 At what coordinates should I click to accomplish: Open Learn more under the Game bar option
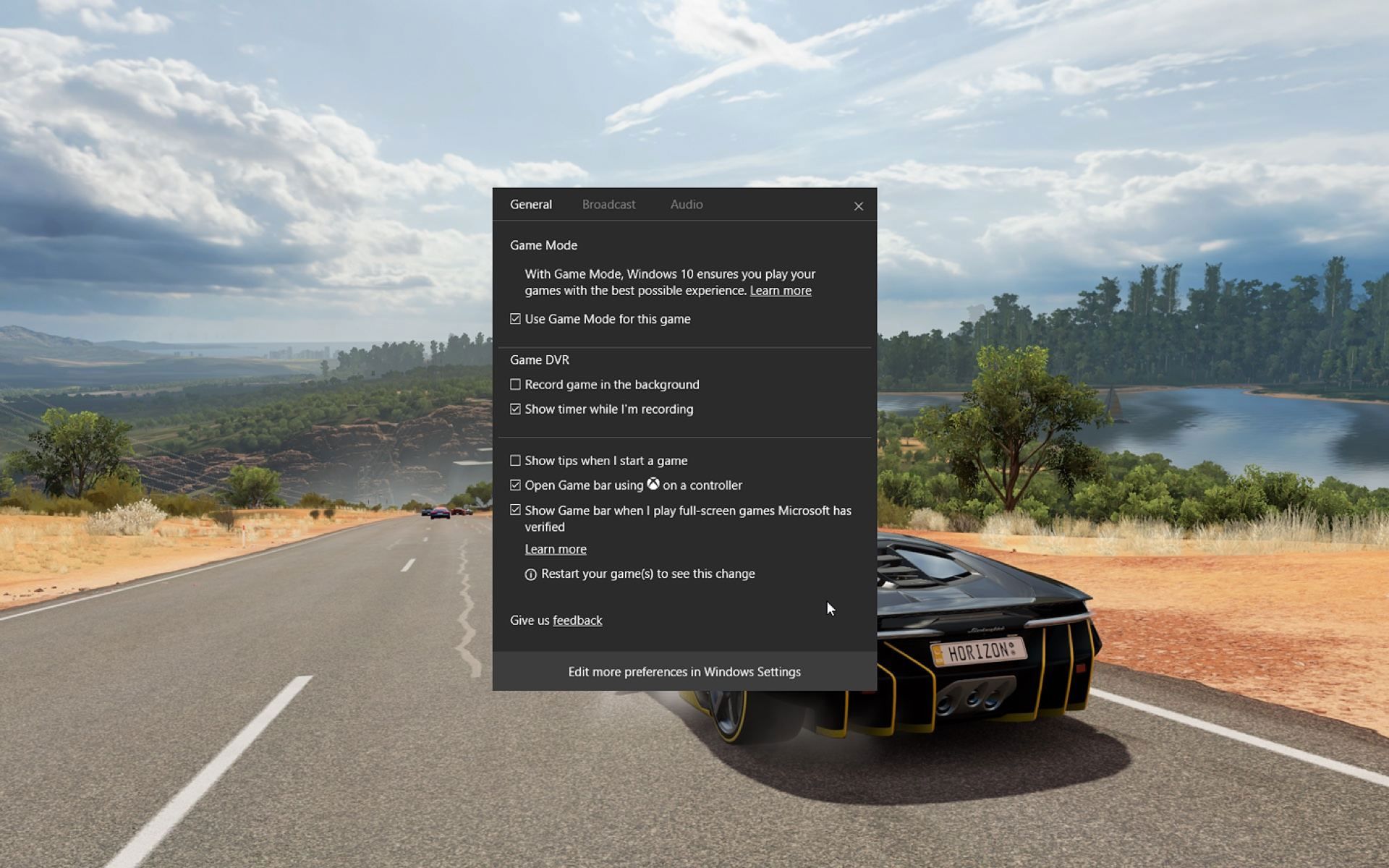click(x=555, y=548)
